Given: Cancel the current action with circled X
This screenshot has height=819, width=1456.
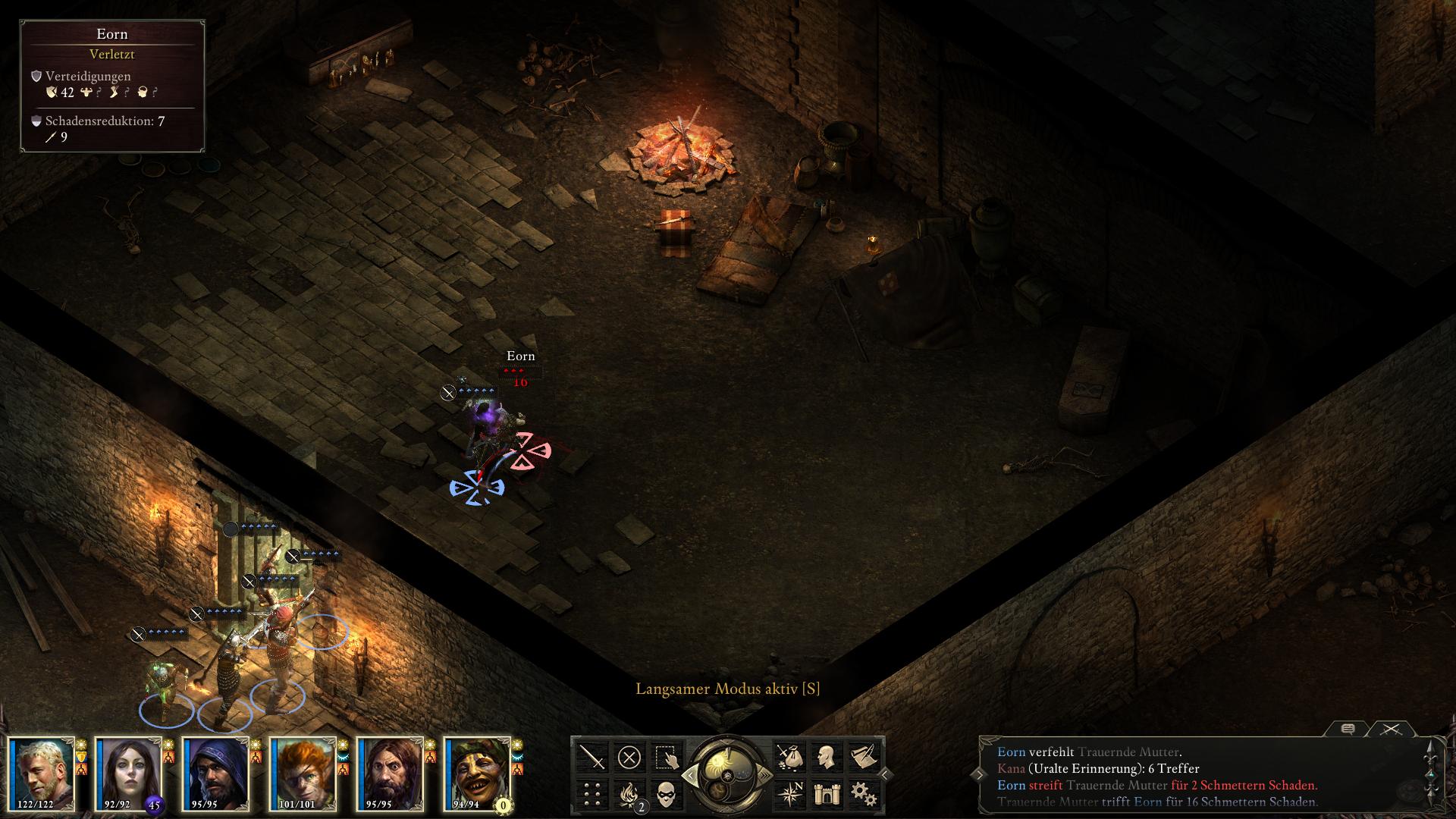Looking at the screenshot, I should coord(629,757).
